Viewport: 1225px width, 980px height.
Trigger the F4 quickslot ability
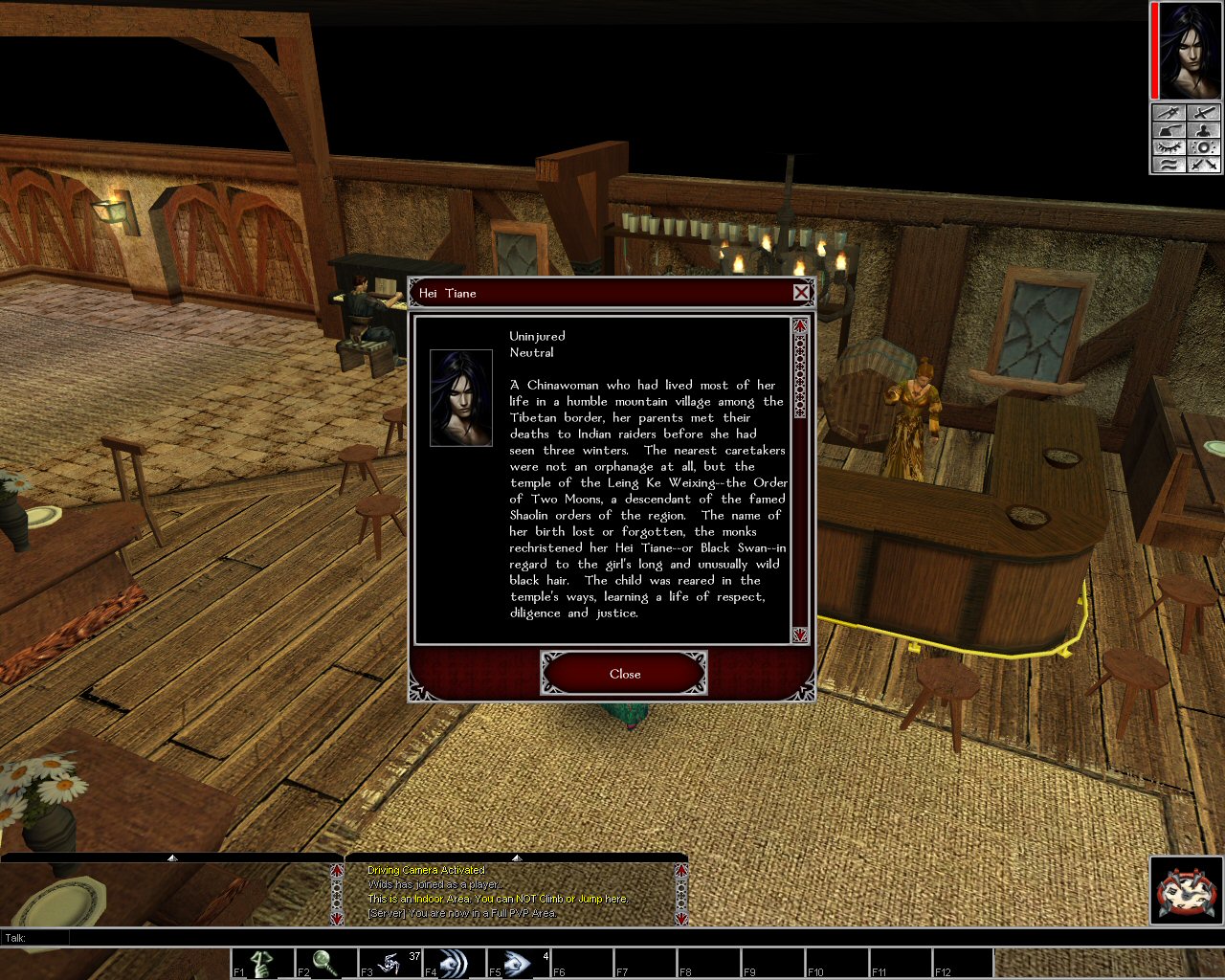(x=453, y=963)
